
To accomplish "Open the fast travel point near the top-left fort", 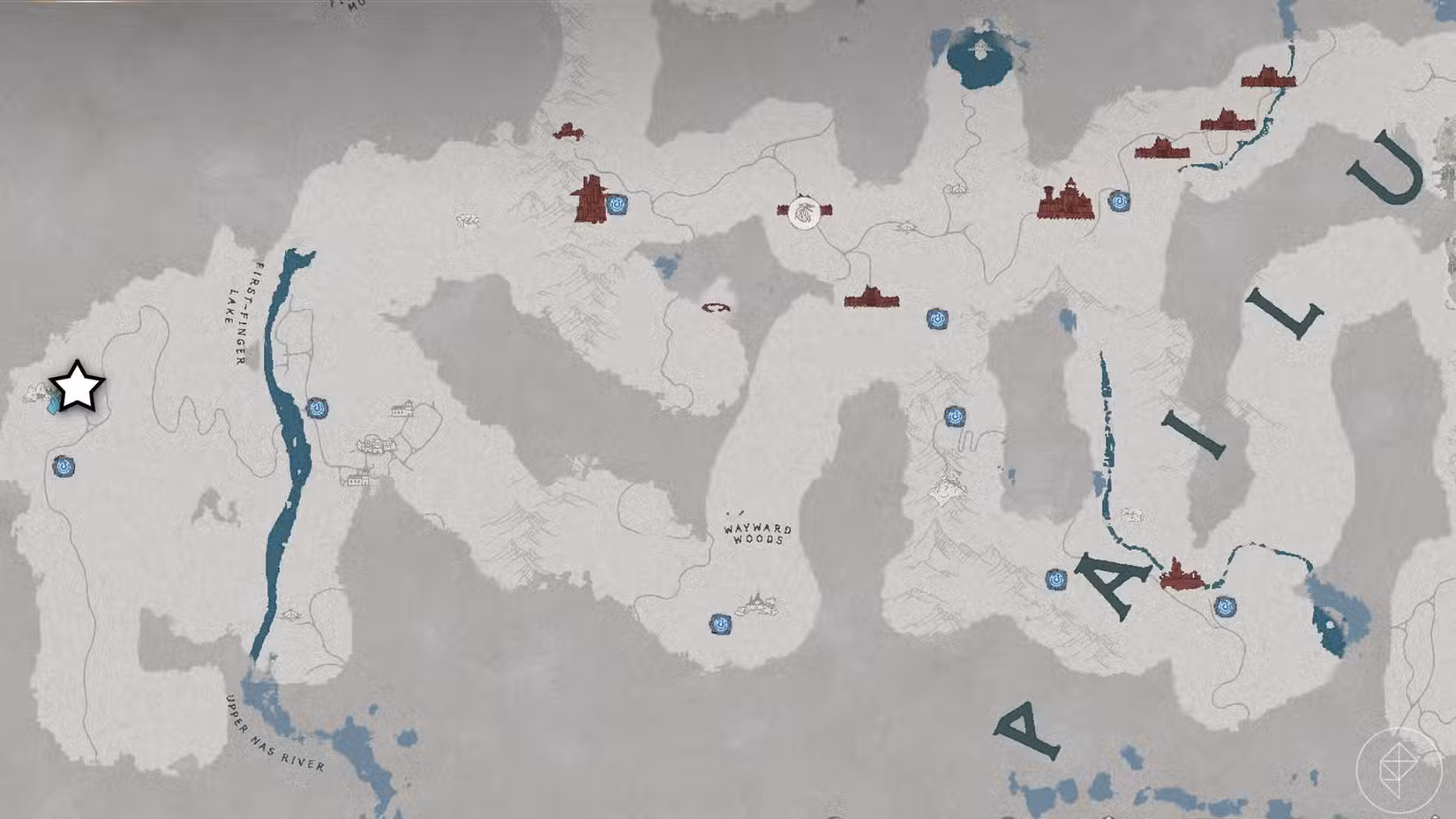I will 618,205.
